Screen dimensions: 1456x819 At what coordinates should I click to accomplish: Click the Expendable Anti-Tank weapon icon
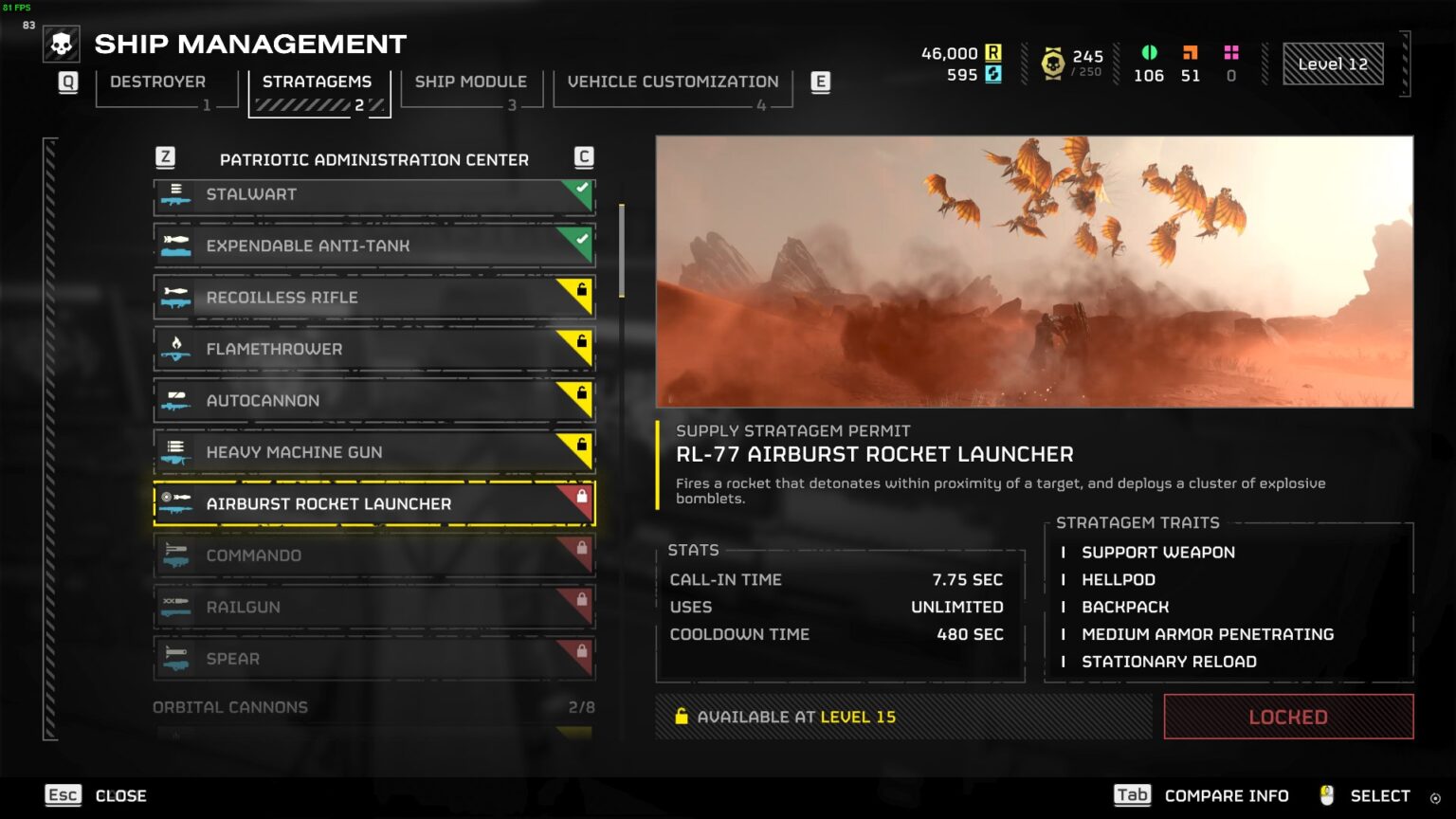click(x=178, y=246)
